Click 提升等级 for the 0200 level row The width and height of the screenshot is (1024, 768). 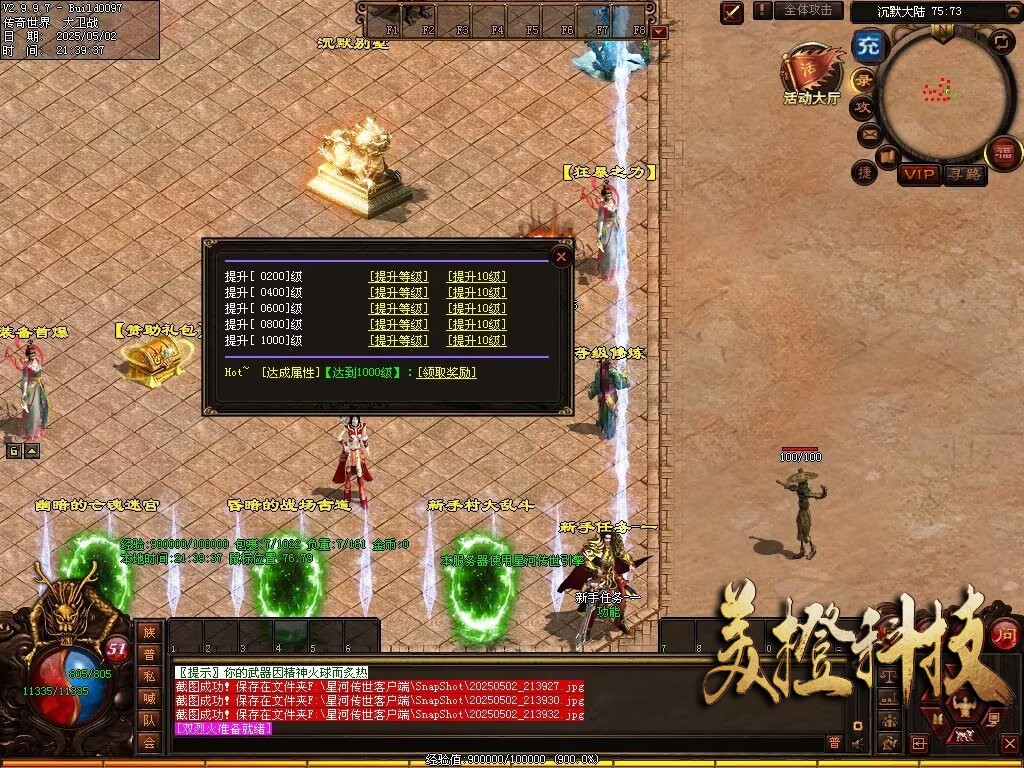click(398, 277)
